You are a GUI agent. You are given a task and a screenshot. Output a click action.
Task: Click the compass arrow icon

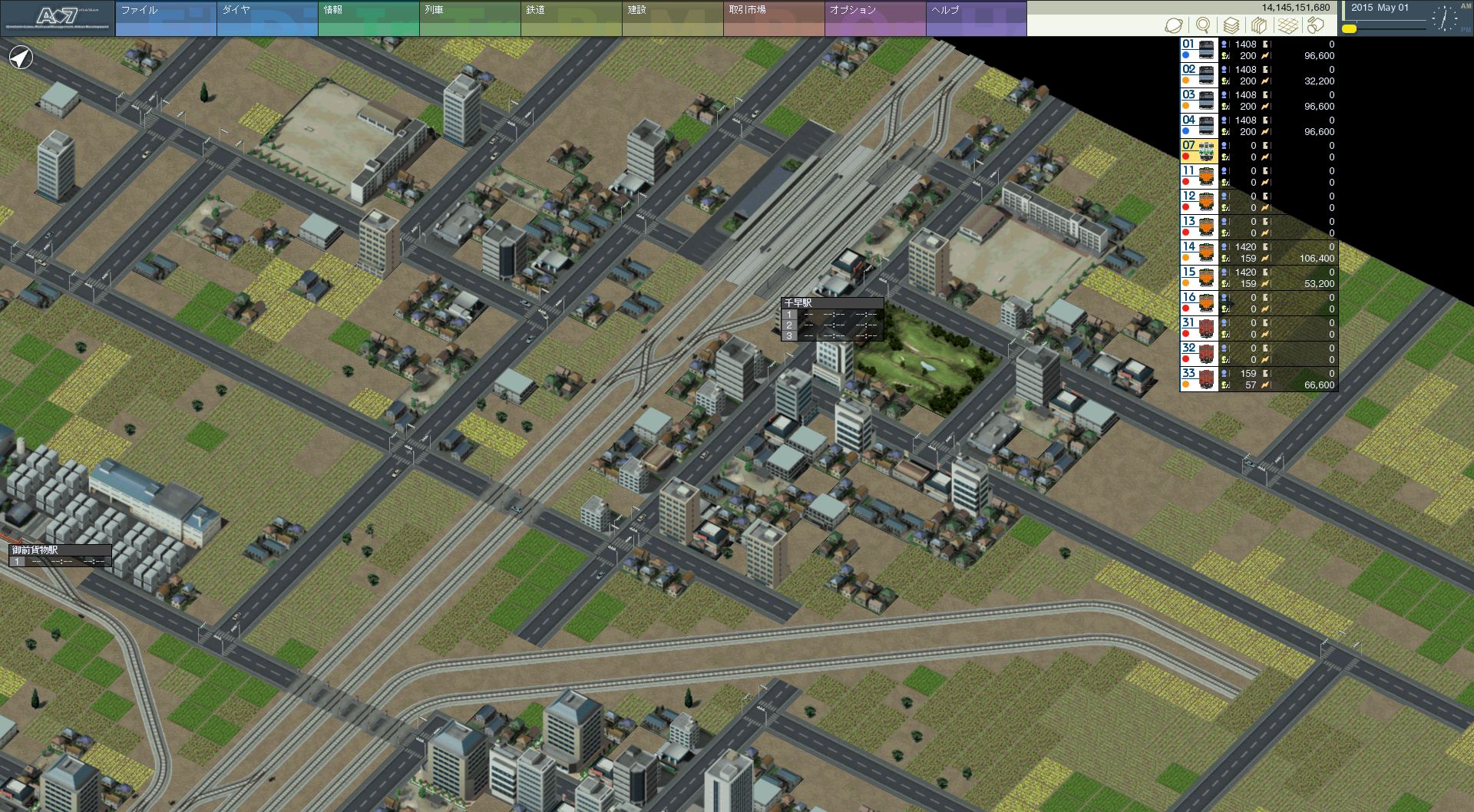(x=21, y=57)
